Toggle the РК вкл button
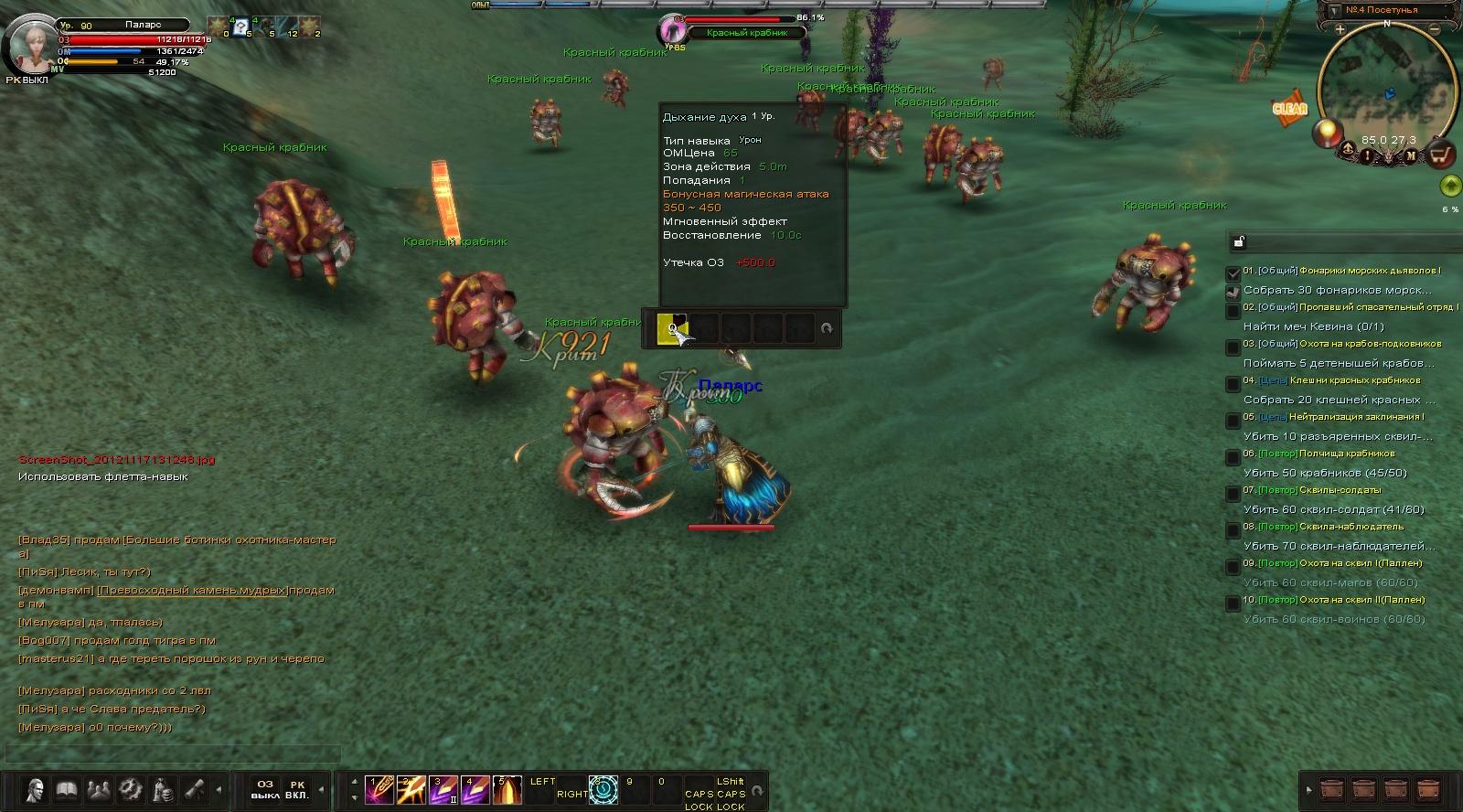This screenshot has width=1463, height=812. point(297,789)
